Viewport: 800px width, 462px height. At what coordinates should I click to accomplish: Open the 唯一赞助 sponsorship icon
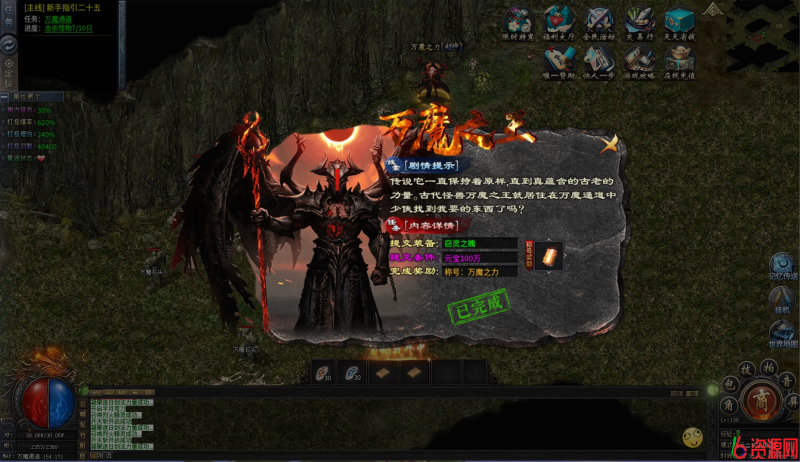[558, 60]
